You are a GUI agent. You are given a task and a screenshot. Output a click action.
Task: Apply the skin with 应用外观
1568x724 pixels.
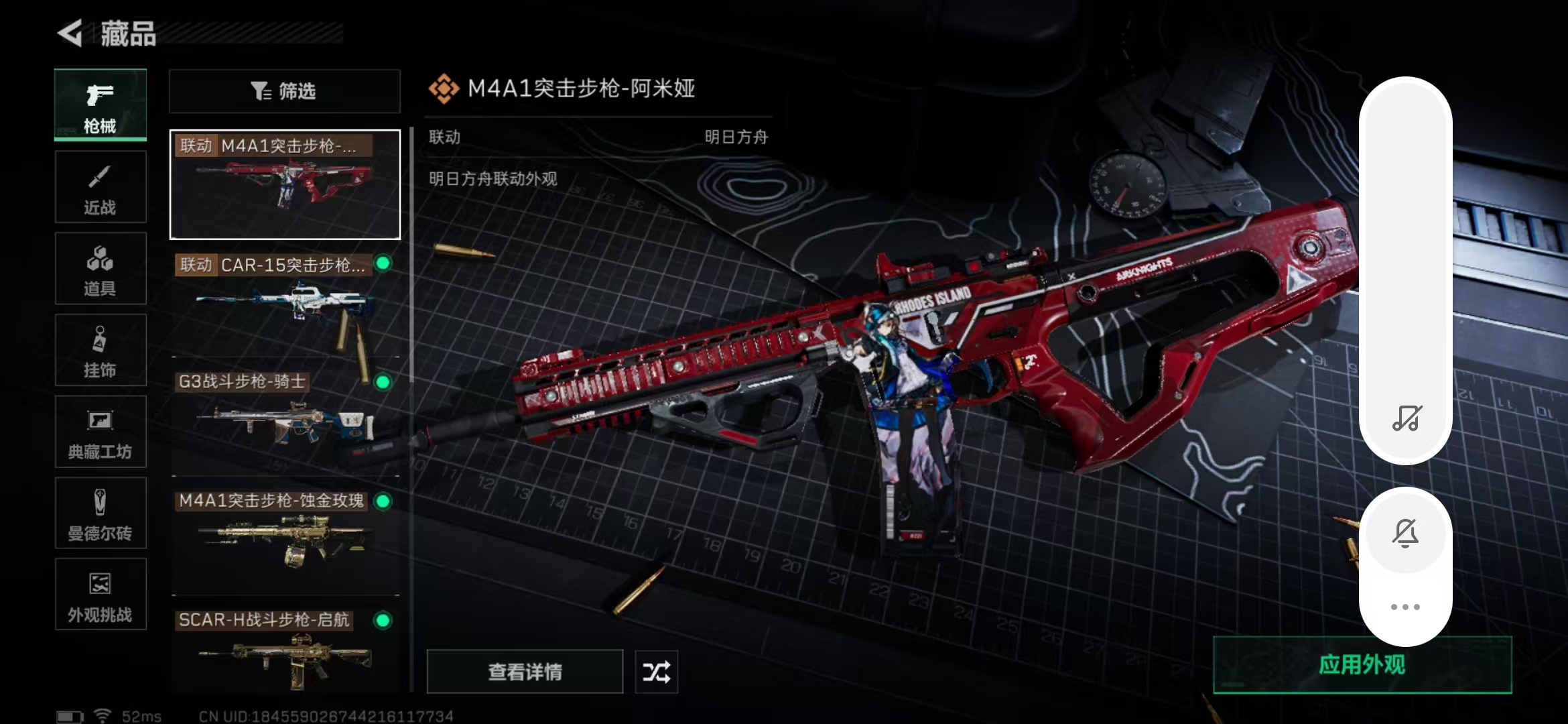click(1362, 665)
